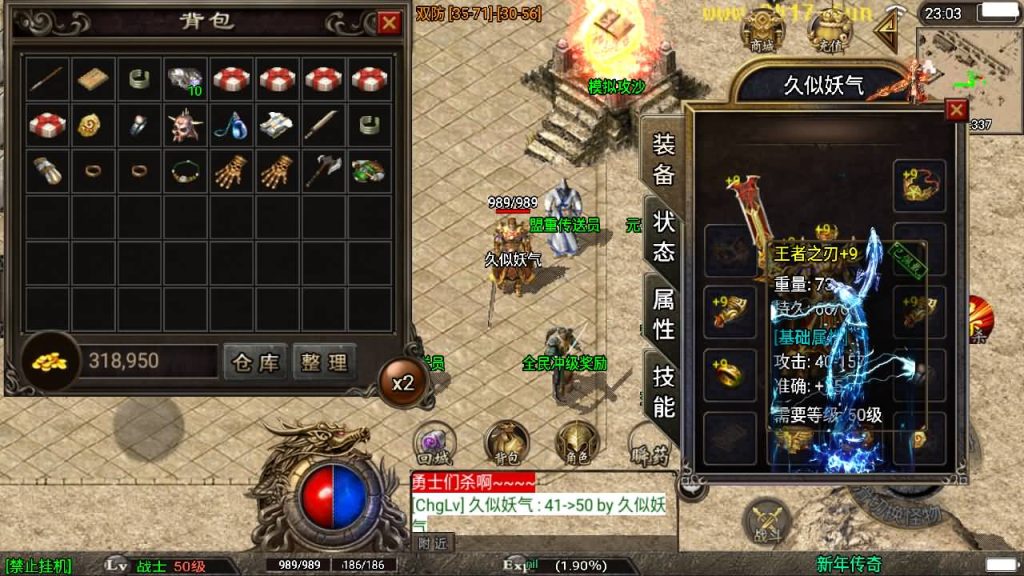The height and width of the screenshot is (576, 1024).
Task: Click the x2 multiplier button
Action: (x=403, y=383)
